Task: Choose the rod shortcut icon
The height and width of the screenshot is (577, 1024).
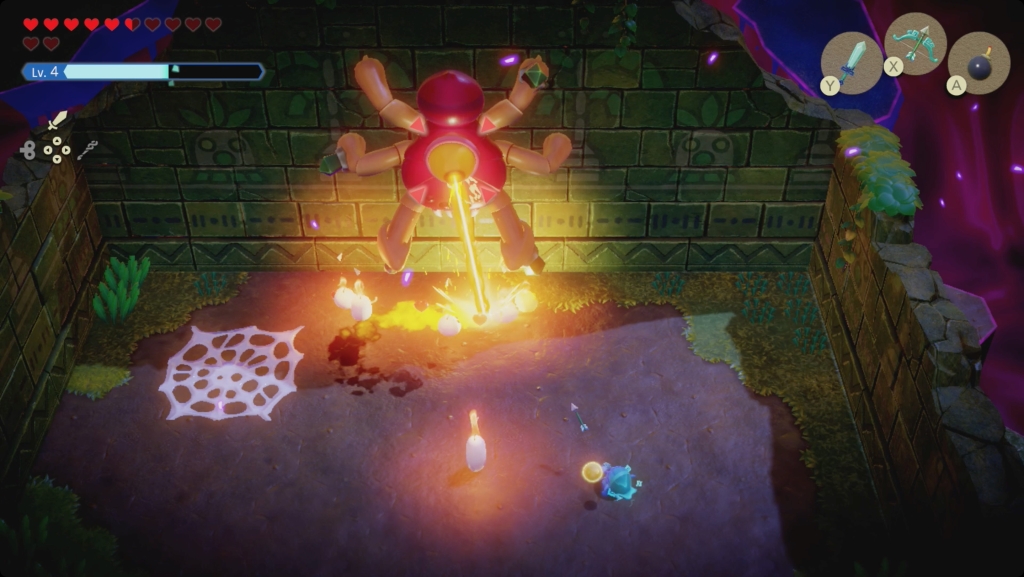Action: (87, 150)
